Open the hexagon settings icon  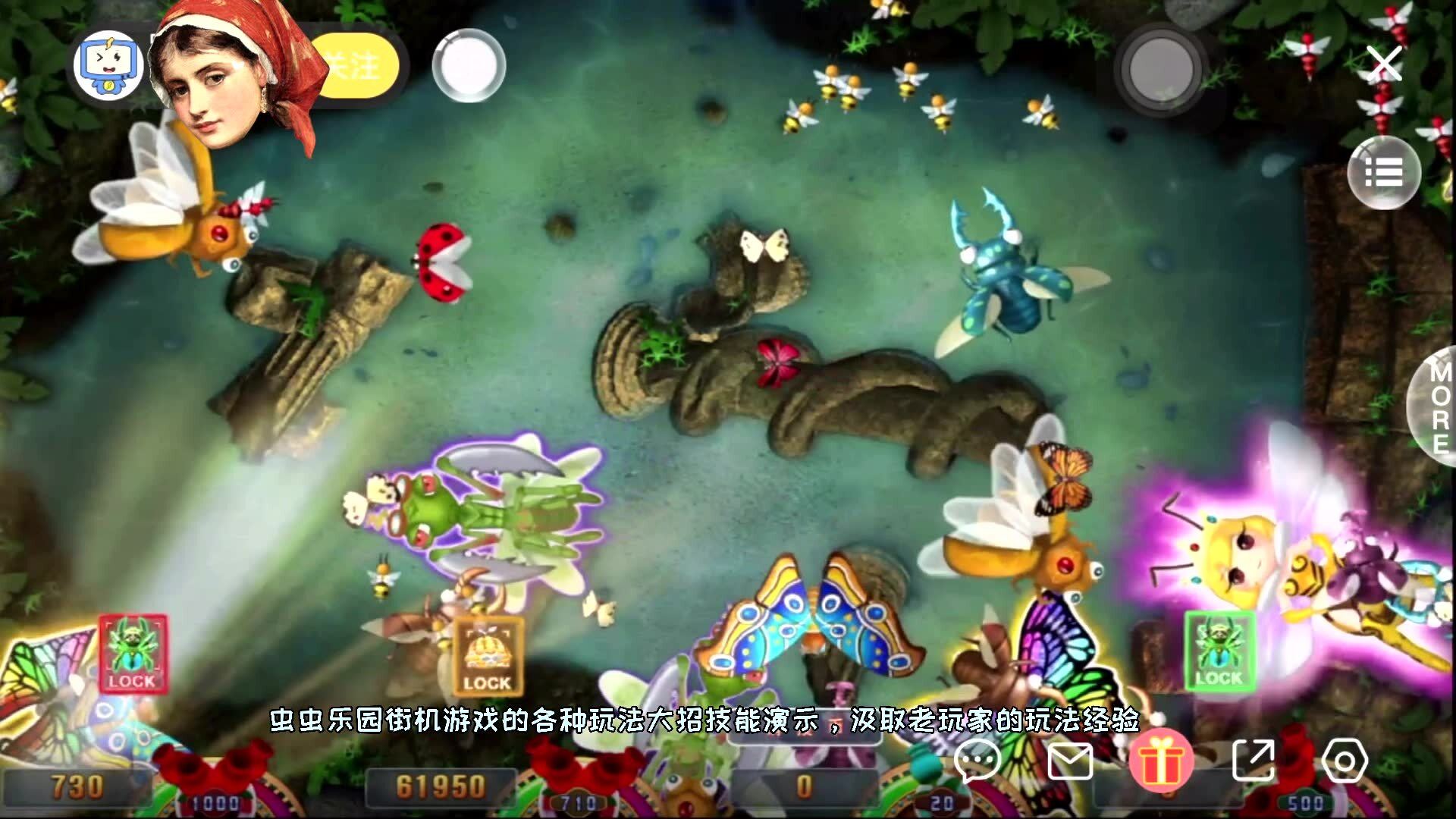click(1345, 761)
